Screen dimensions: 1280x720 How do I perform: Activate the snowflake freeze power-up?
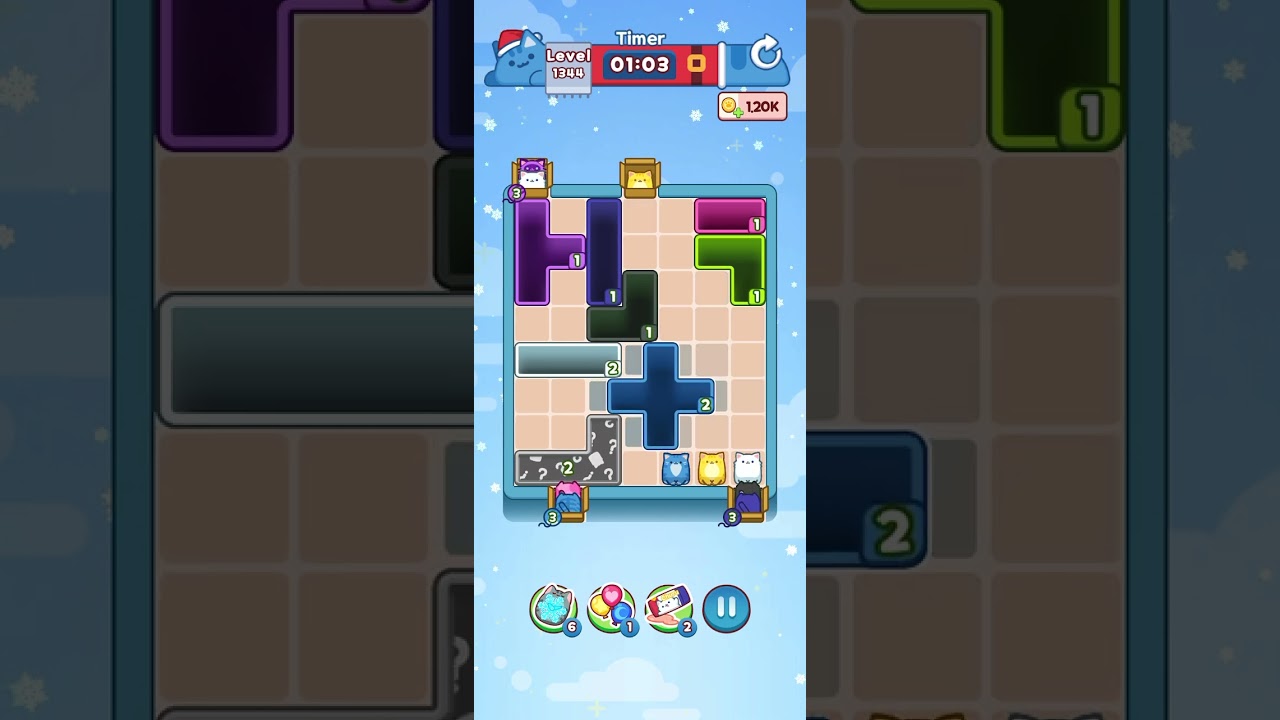553,608
